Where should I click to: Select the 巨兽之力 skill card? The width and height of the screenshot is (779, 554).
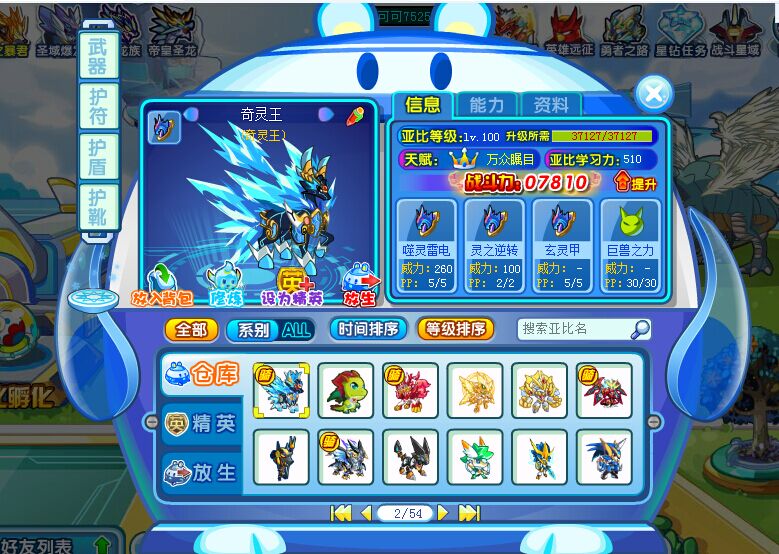[x=631, y=244]
